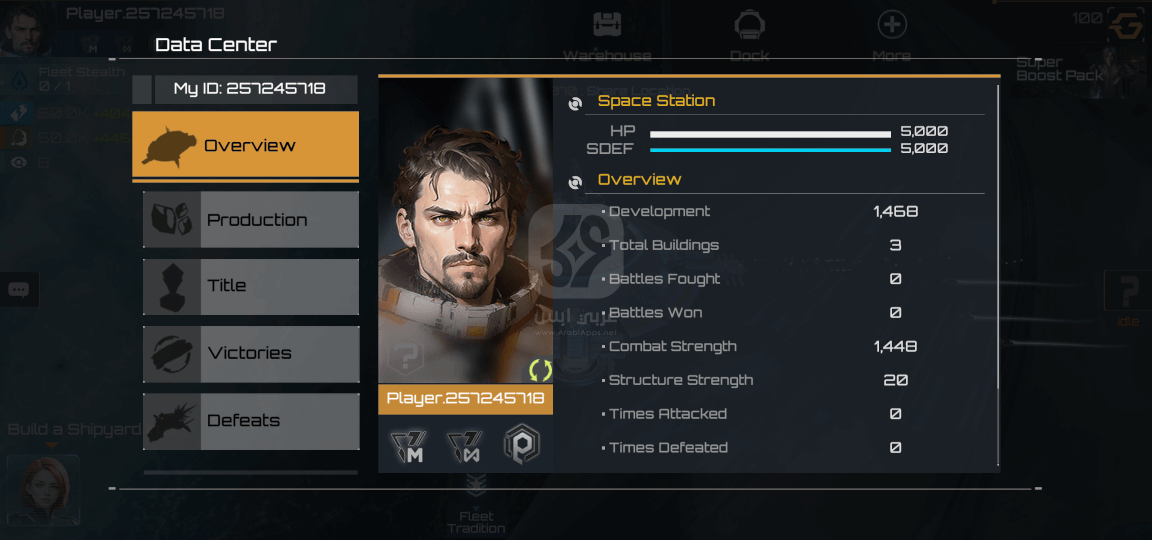Open the chat speech bubble
Image resolution: width=1152 pixels, height=540 pixels.
click(x=18, y=290)
